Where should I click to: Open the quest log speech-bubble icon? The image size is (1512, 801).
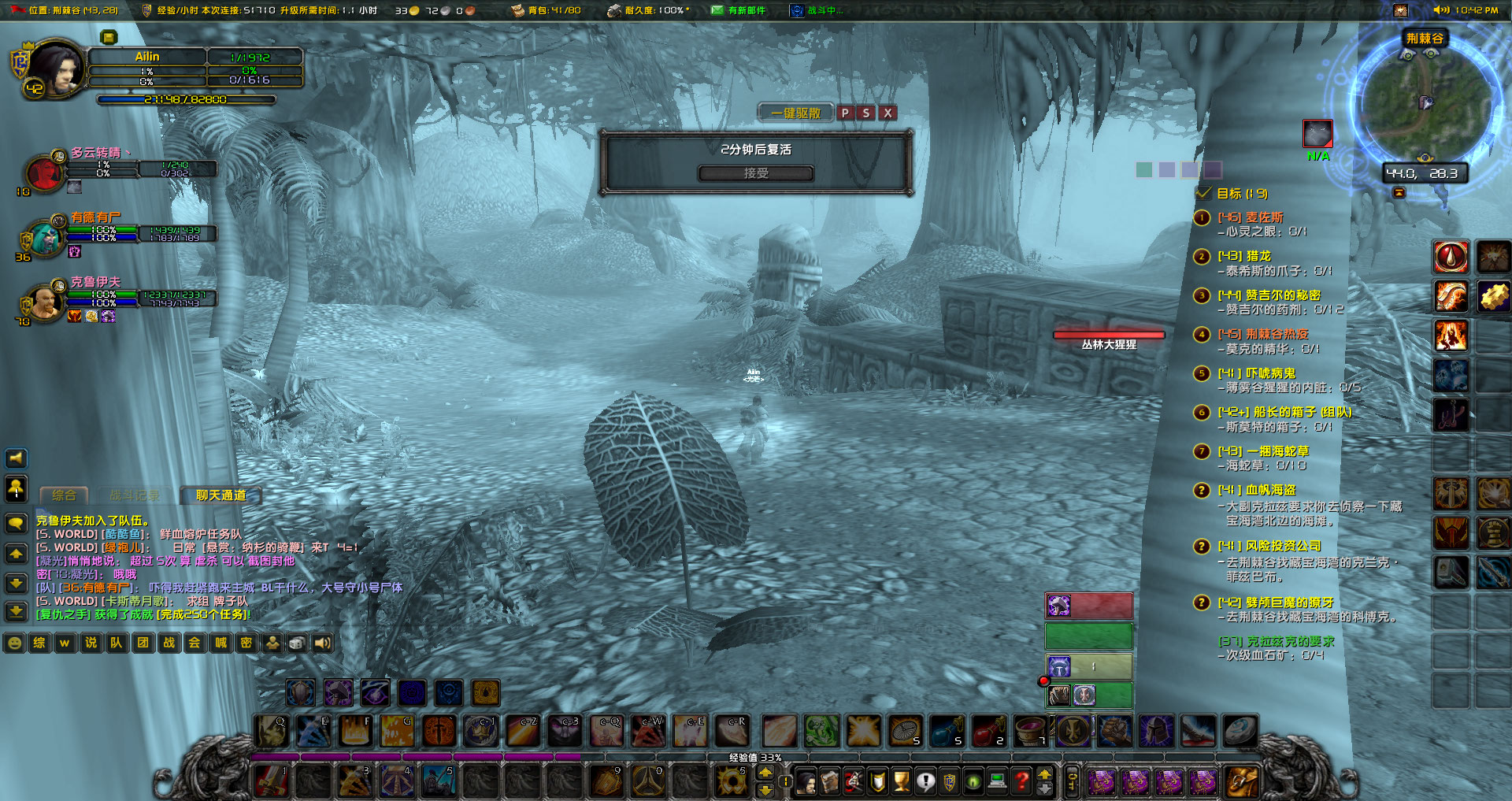tap(925, 782)
